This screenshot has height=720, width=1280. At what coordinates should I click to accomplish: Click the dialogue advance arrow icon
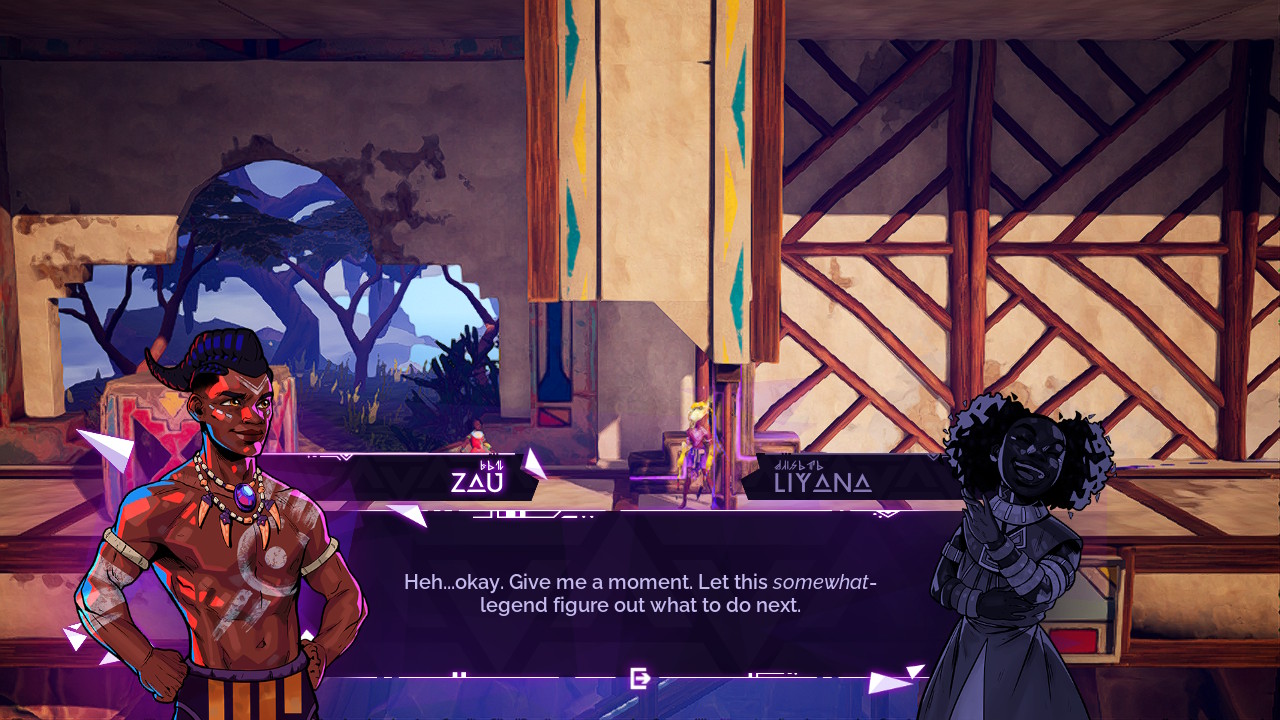640,679
